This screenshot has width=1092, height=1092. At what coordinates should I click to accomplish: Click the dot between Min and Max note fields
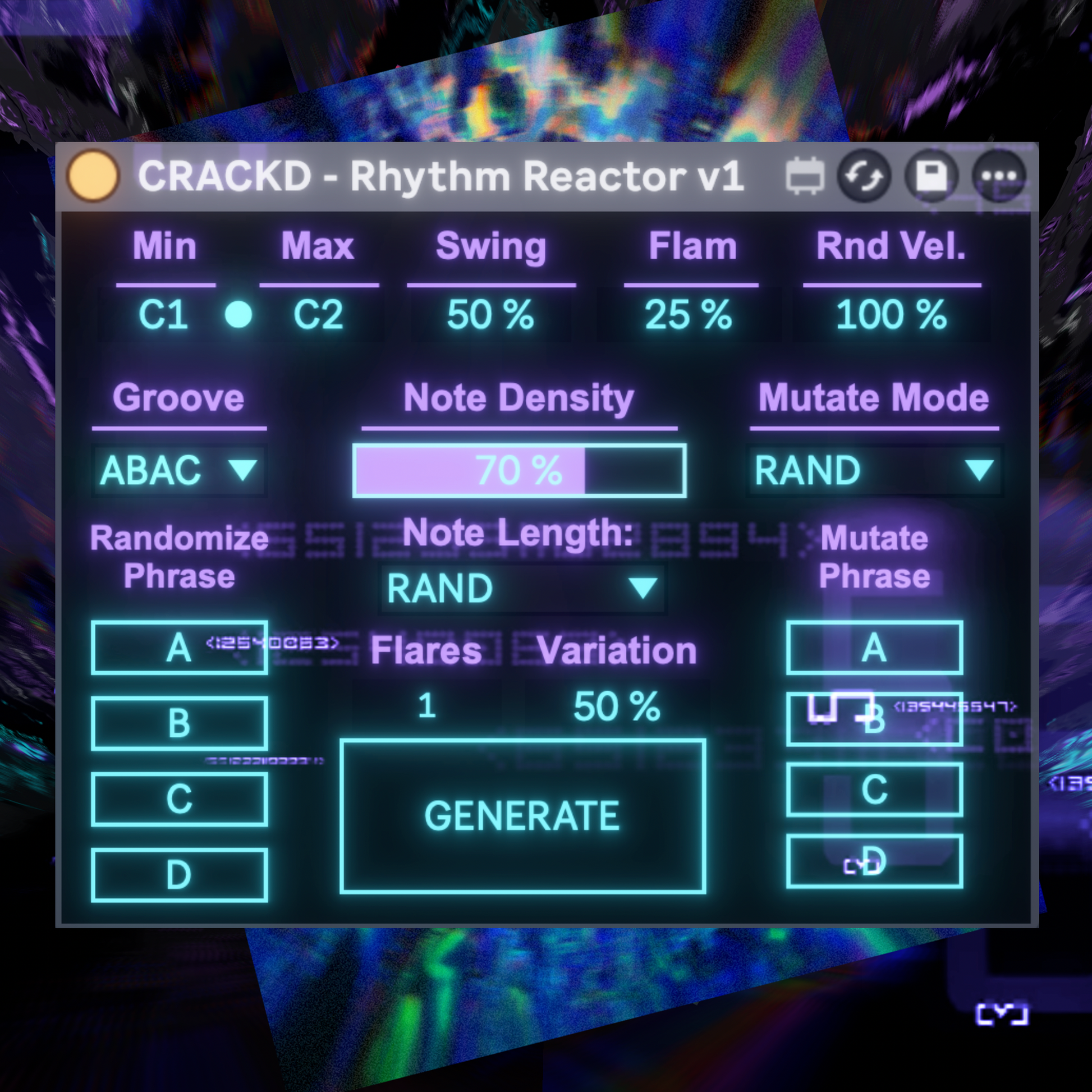[237, 315]
